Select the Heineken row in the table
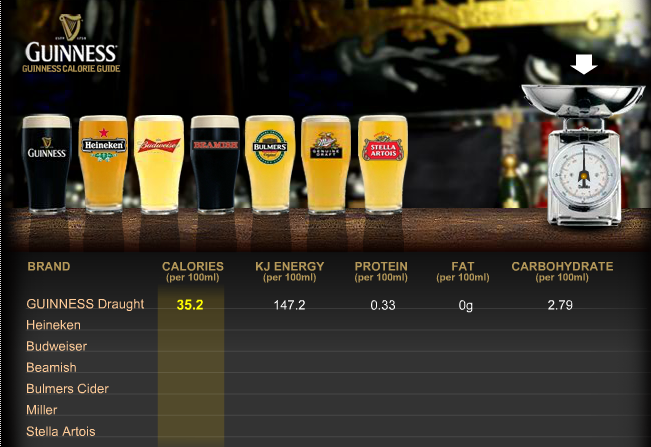Image resolution: width=651 pixels, height=447 pixels. pos(54,325)
